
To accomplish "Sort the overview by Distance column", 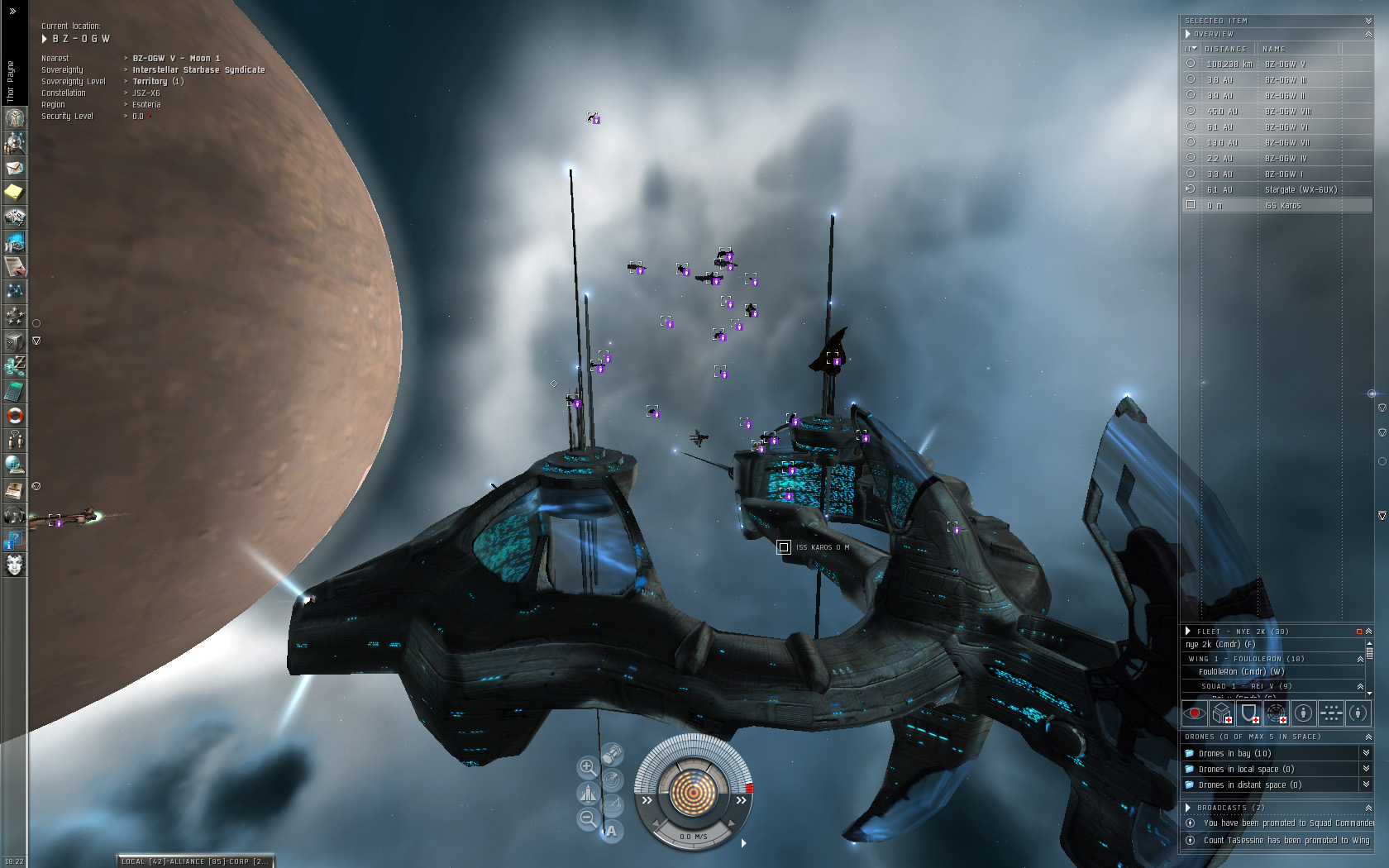I will pos(1226,50).
